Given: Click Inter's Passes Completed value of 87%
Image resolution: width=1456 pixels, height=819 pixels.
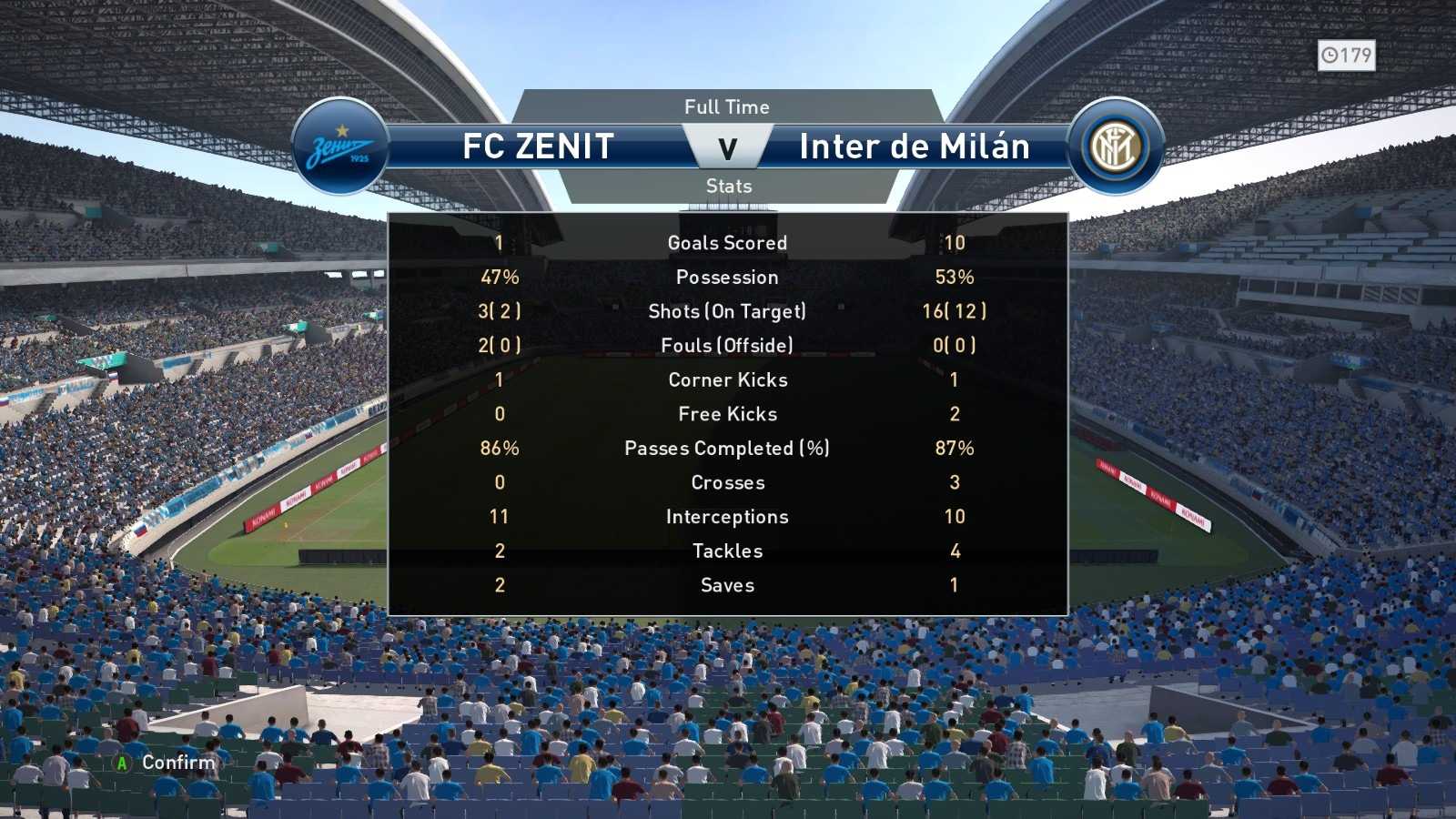Looking at the screenshot, I should (955, 448).
